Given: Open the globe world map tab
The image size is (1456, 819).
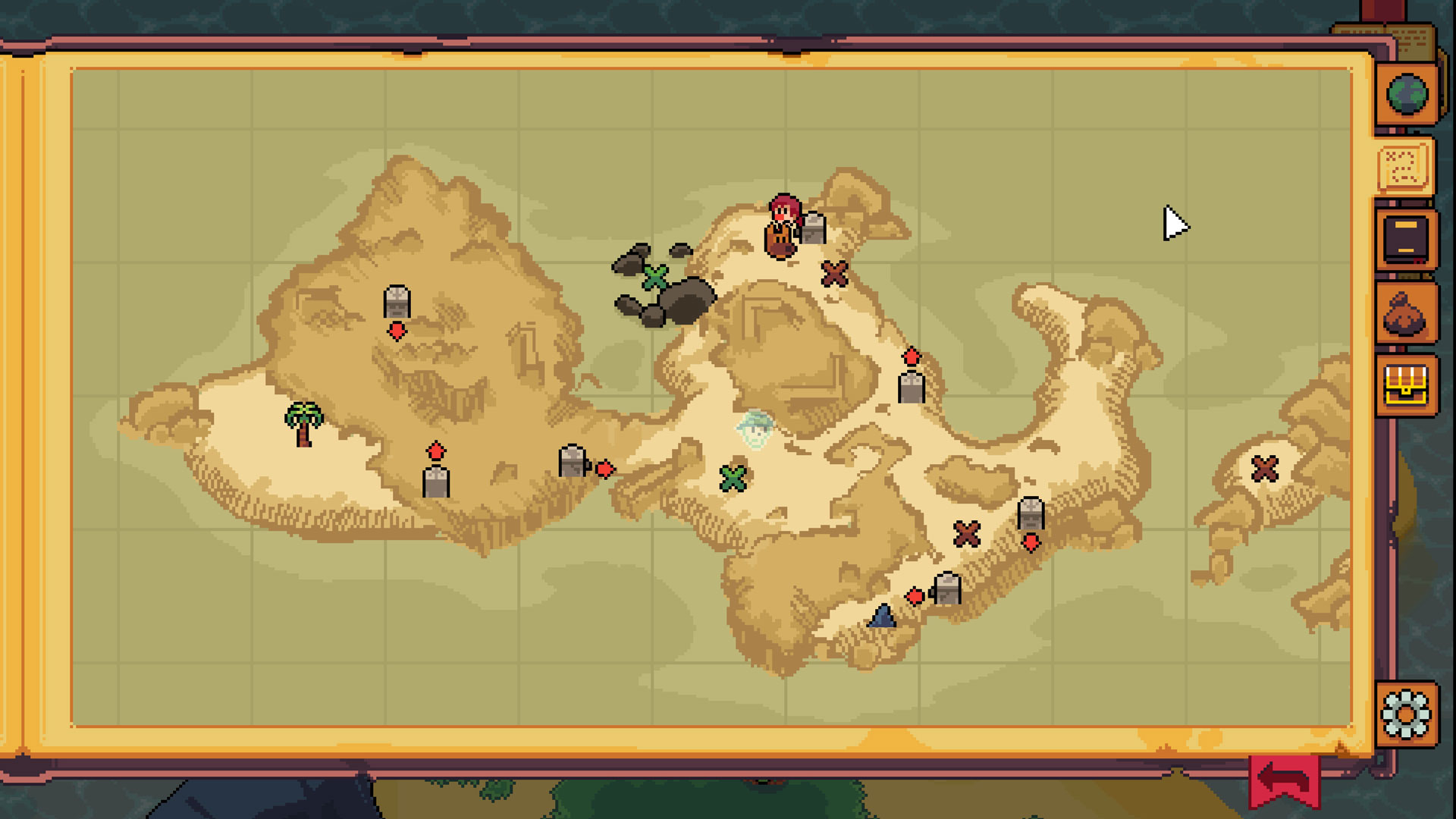Looking at the screenshot, I should (1407, 94).
